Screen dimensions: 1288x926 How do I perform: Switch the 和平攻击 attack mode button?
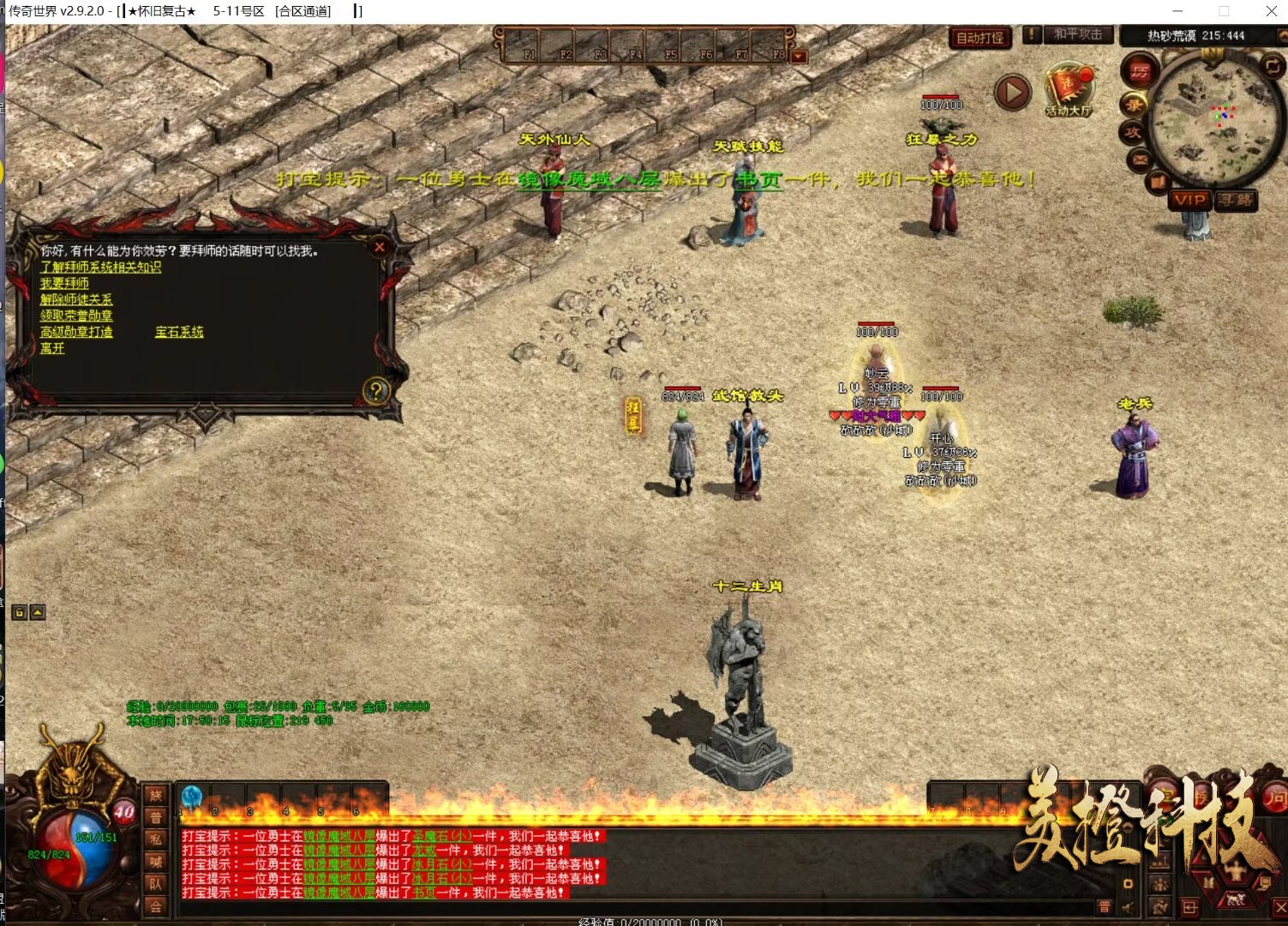pyautogui.click(x=1078, y=34)
